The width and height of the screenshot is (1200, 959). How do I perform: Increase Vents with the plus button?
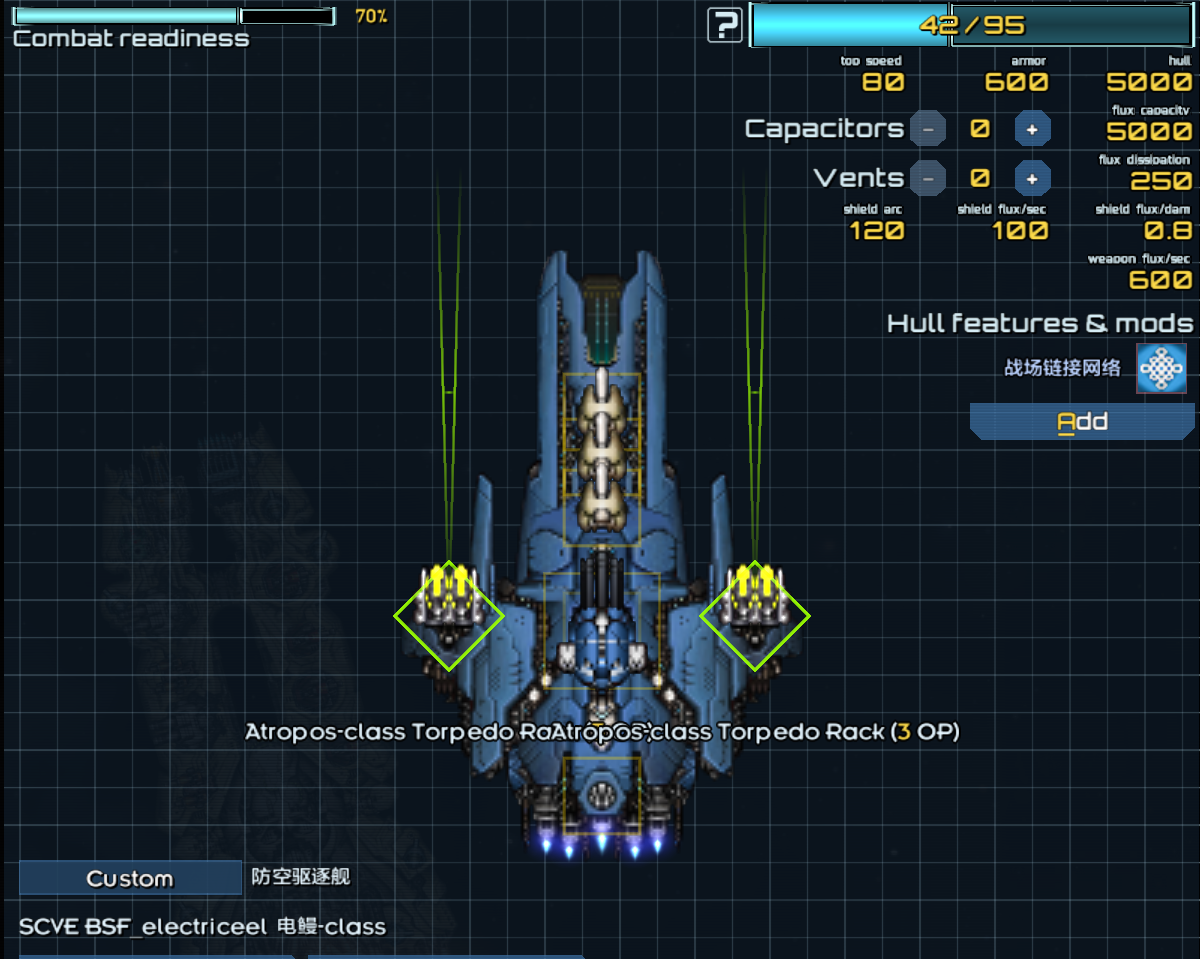coord(1032,178)
